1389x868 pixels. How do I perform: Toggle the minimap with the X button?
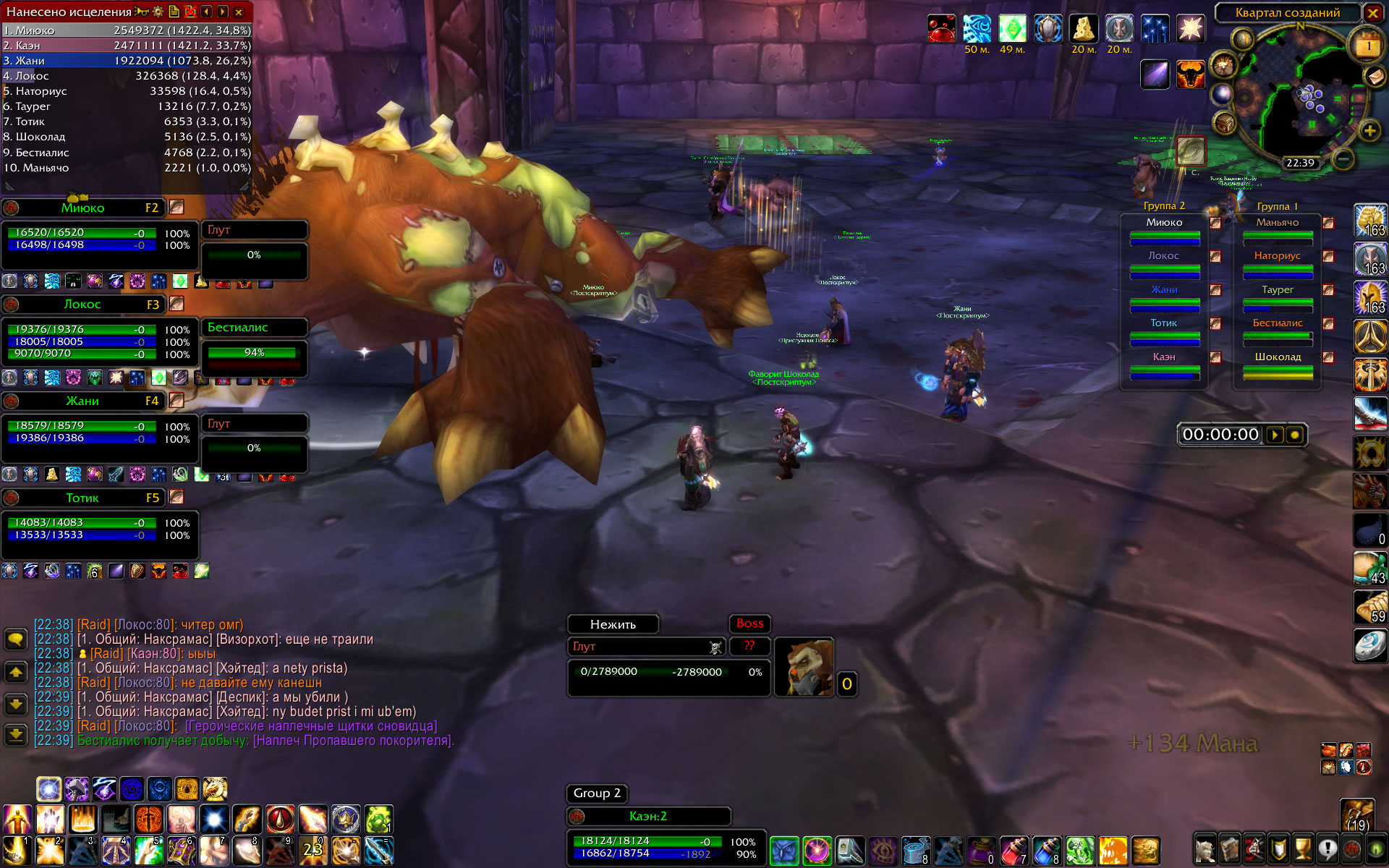click(1372, 12)
